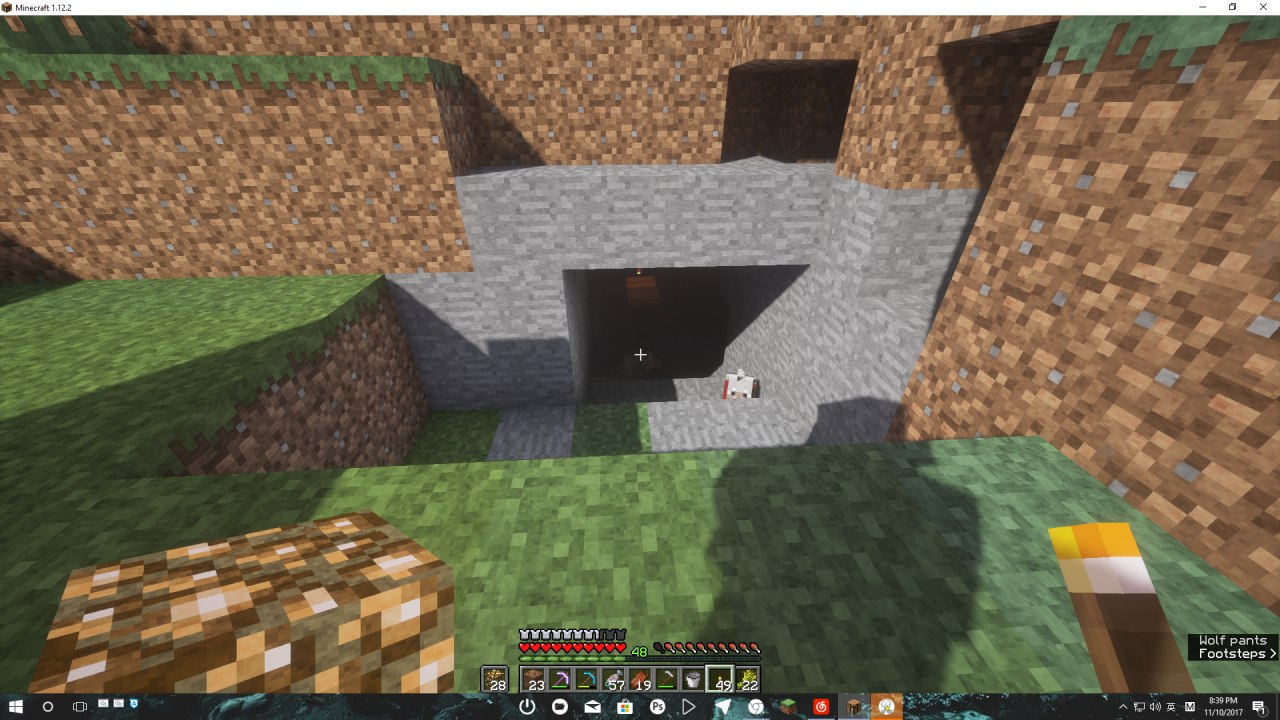Open the Microsoft Store taskbar icon
Screen dimensions: 1280x720
tap(625, 707)
